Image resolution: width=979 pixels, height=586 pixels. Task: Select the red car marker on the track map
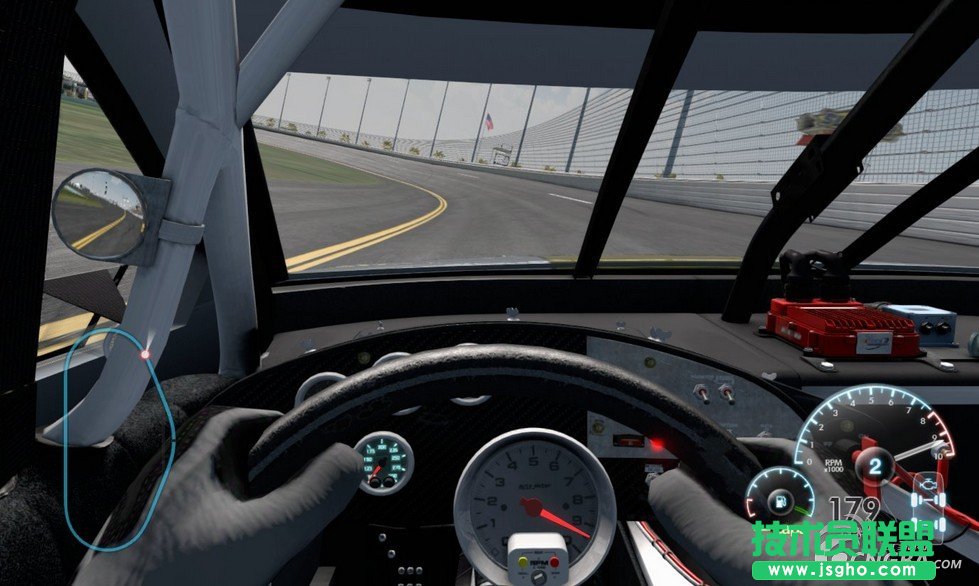[145, 354]
